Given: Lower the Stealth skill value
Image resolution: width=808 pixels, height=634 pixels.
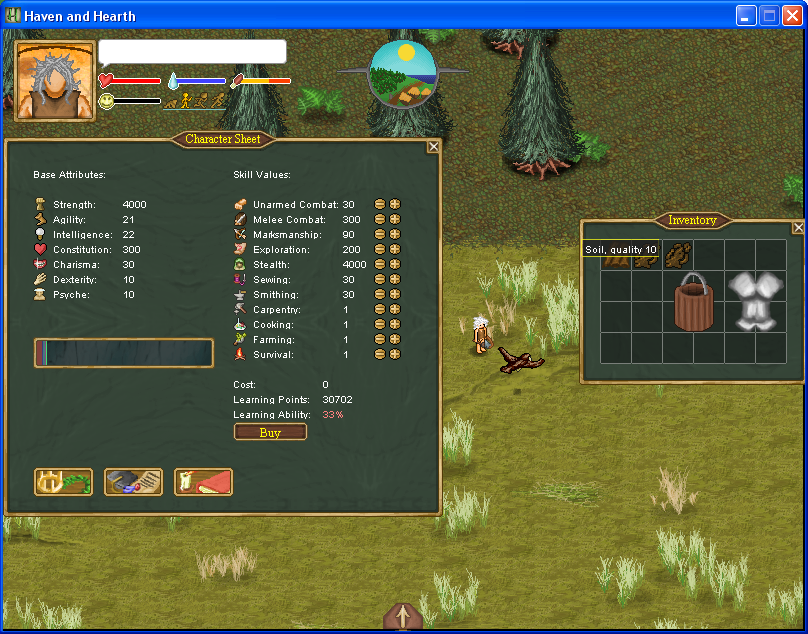Looking at the screenshot, I should 380,264.
